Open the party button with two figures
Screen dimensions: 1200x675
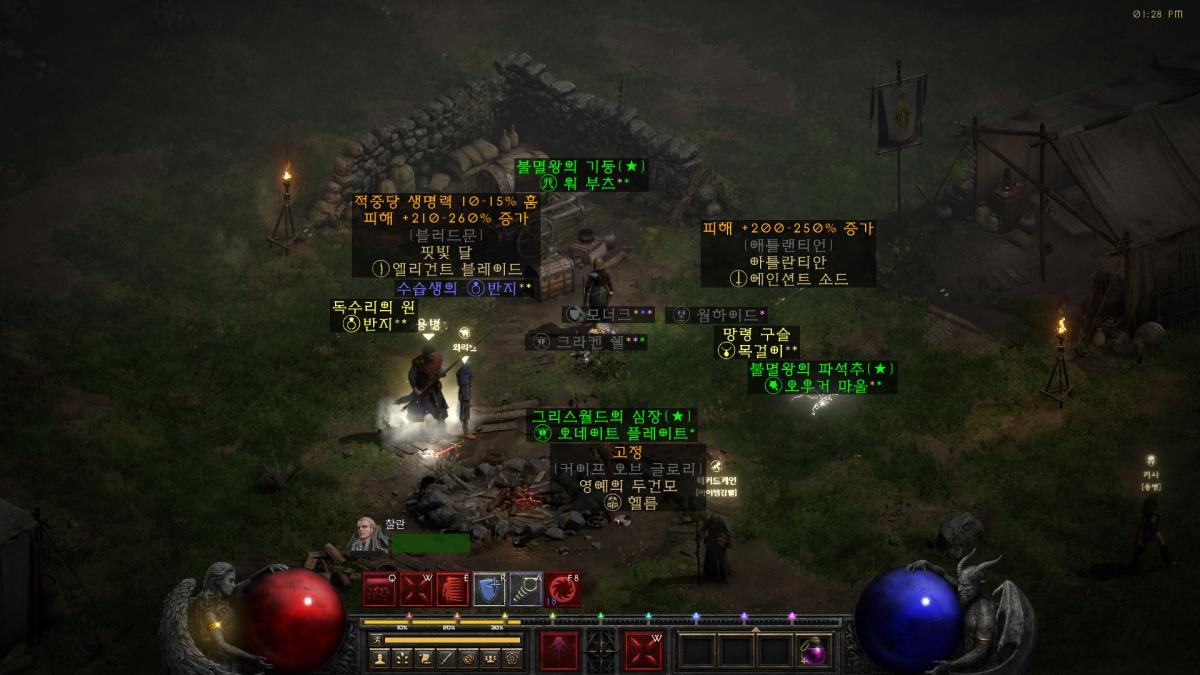click(490, 658)
